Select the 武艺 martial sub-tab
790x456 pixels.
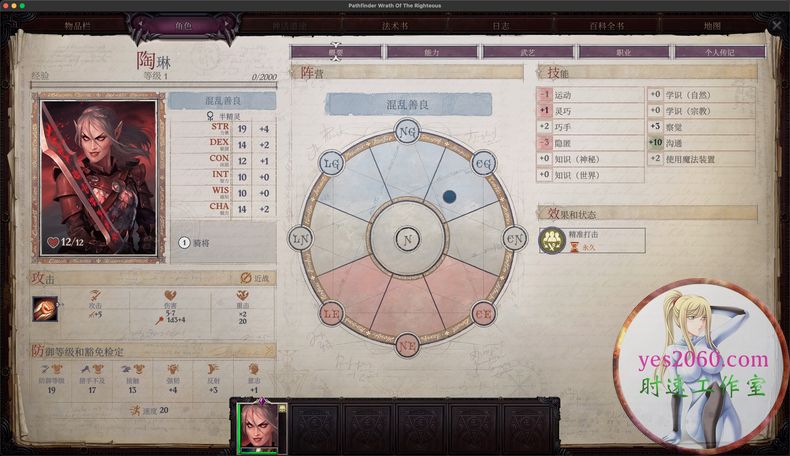pyautogui.click(x=527, y=51)
